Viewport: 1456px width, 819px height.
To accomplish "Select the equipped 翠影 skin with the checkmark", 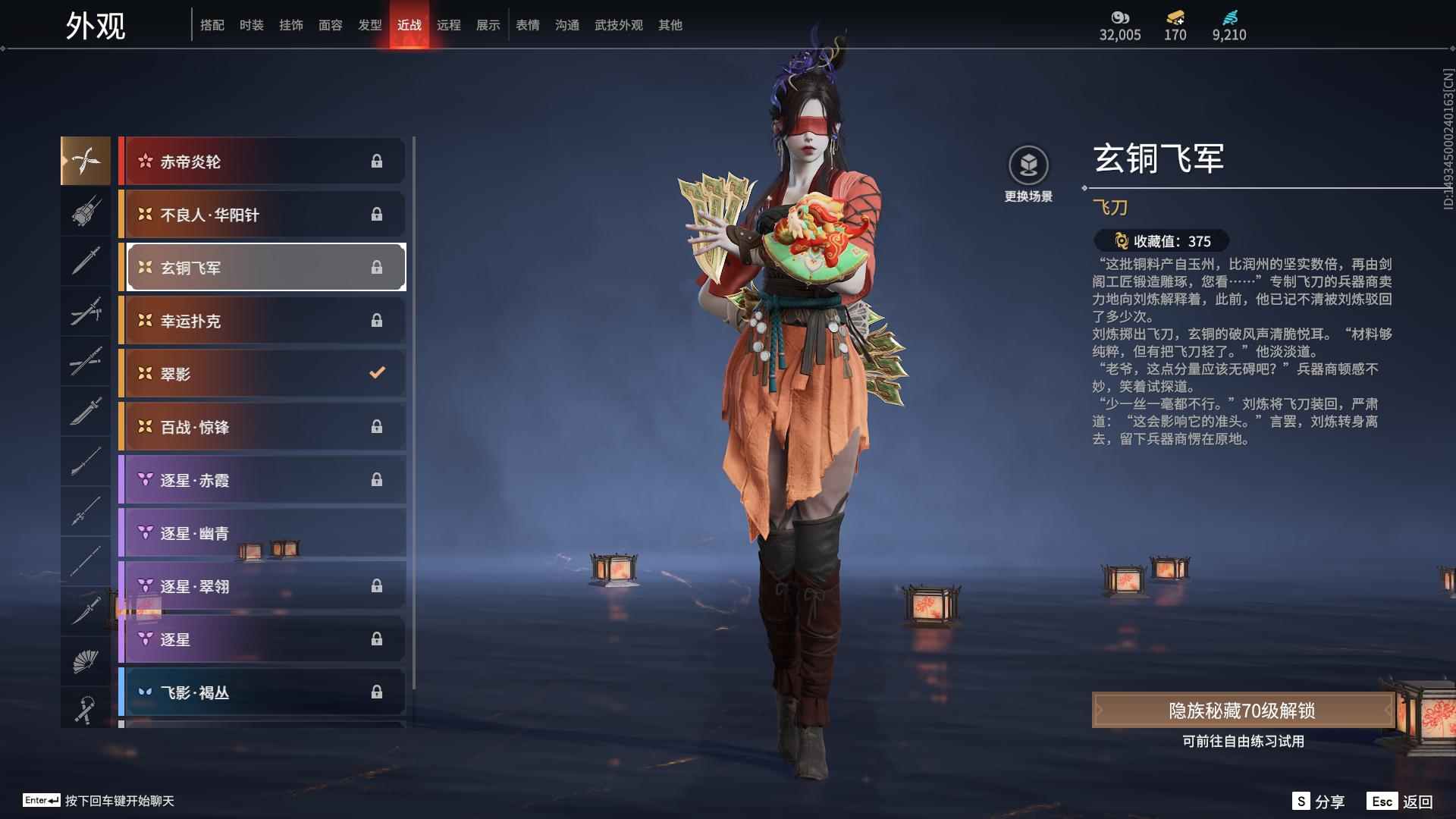I will 262,373.
